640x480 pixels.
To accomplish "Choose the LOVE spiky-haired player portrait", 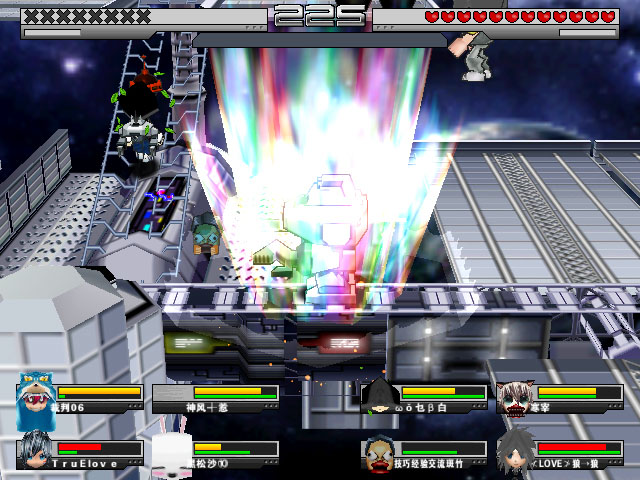I will (515, 450).
